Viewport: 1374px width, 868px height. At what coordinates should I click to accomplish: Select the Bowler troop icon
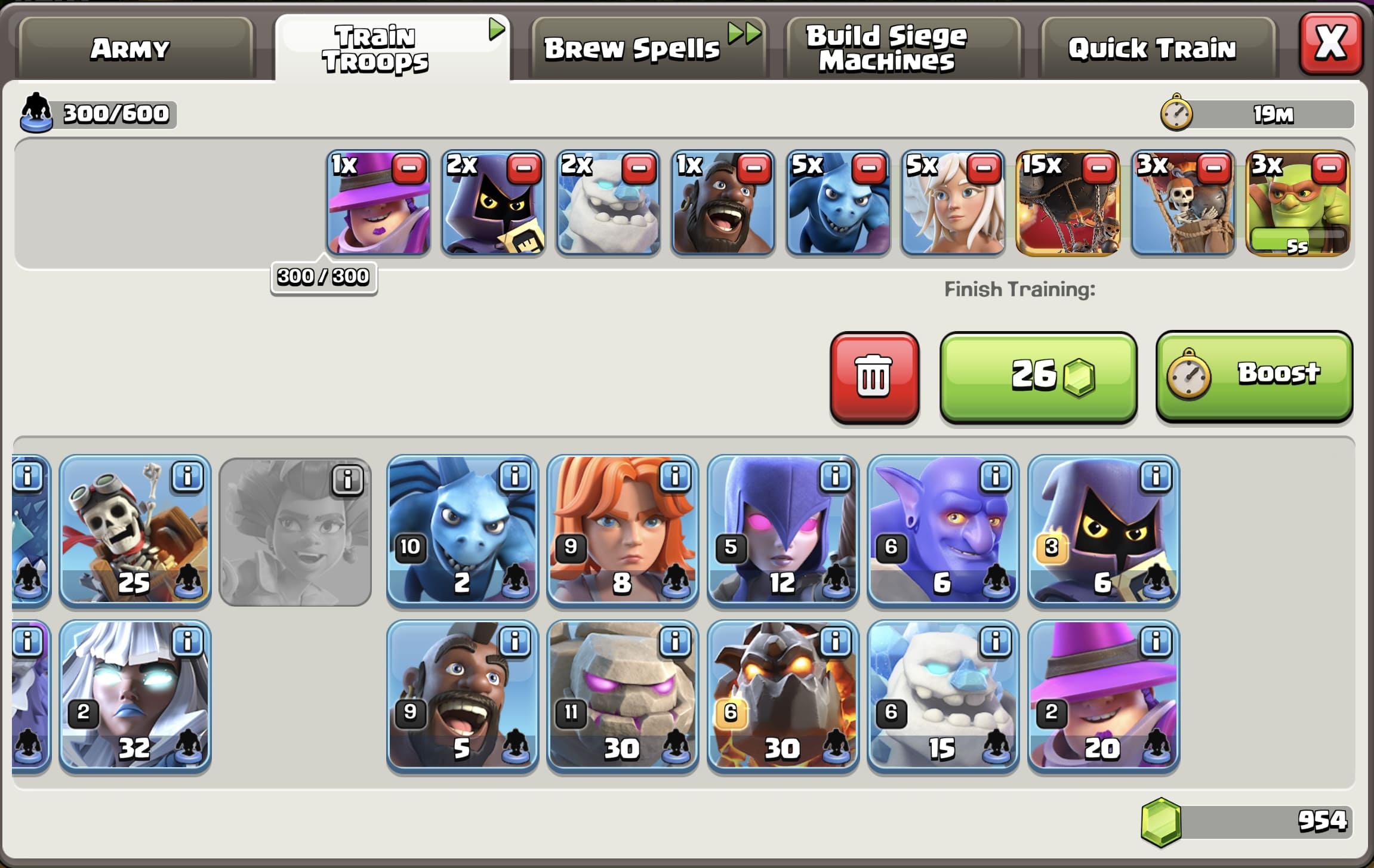point(943,531)
